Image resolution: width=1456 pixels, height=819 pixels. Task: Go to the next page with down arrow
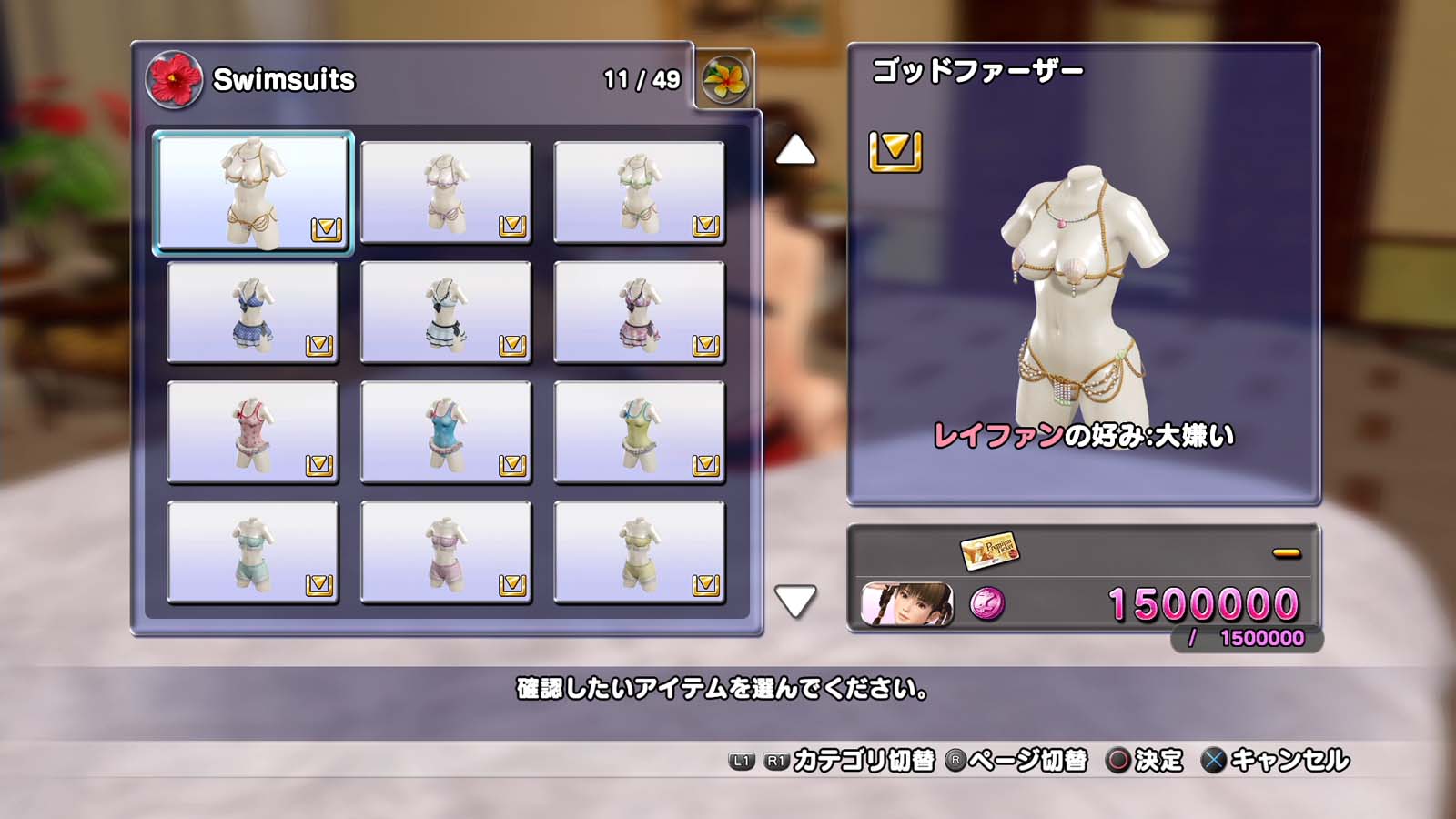(795, 601)
